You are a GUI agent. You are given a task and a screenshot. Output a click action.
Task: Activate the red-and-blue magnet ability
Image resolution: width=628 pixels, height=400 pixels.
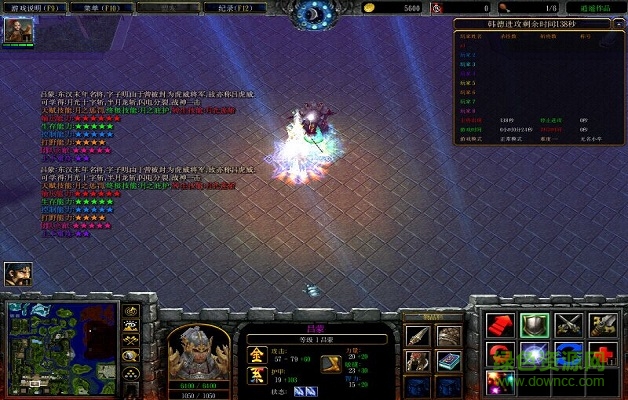(499, 354)
